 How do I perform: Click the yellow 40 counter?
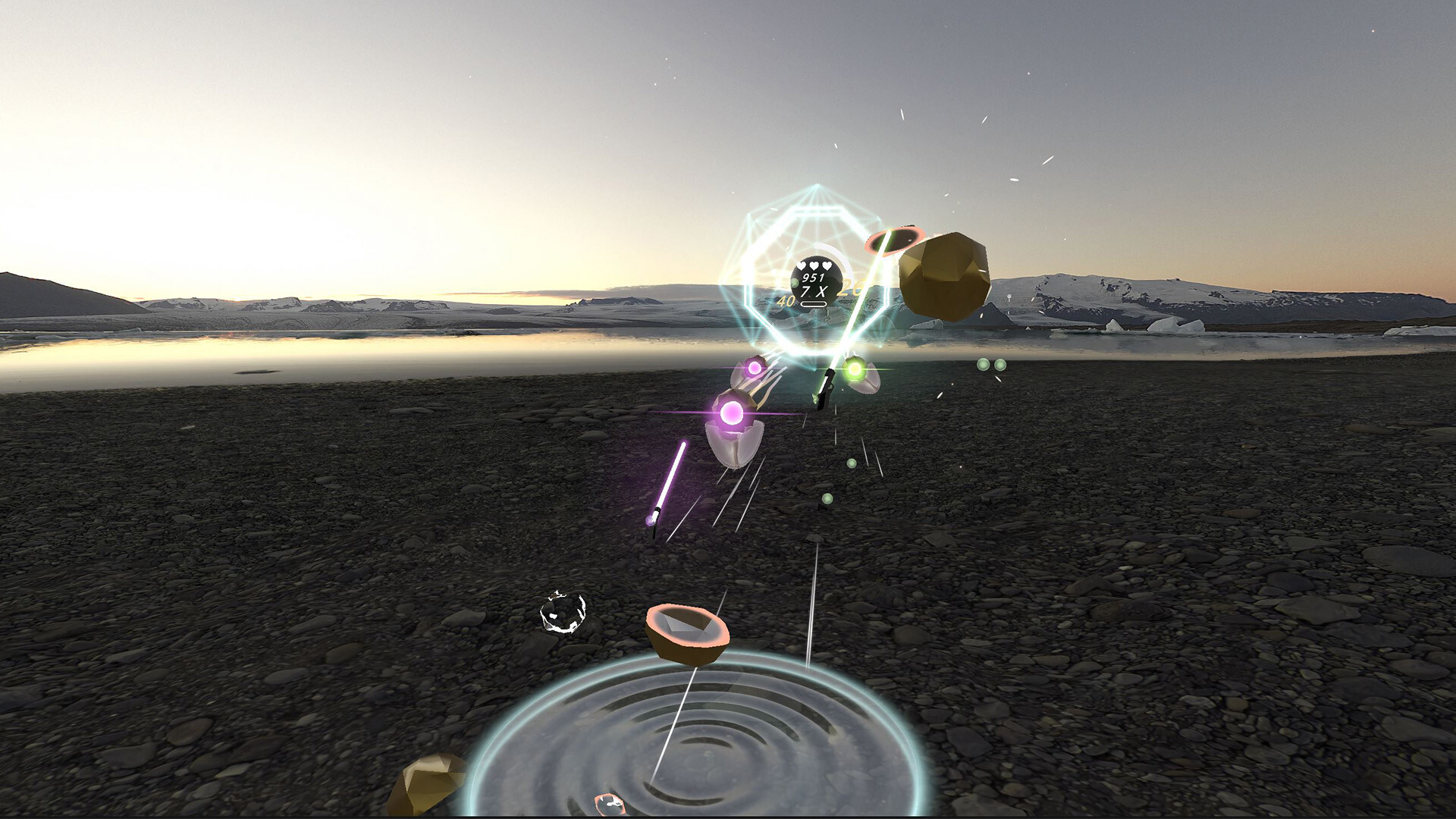[786, 301]
